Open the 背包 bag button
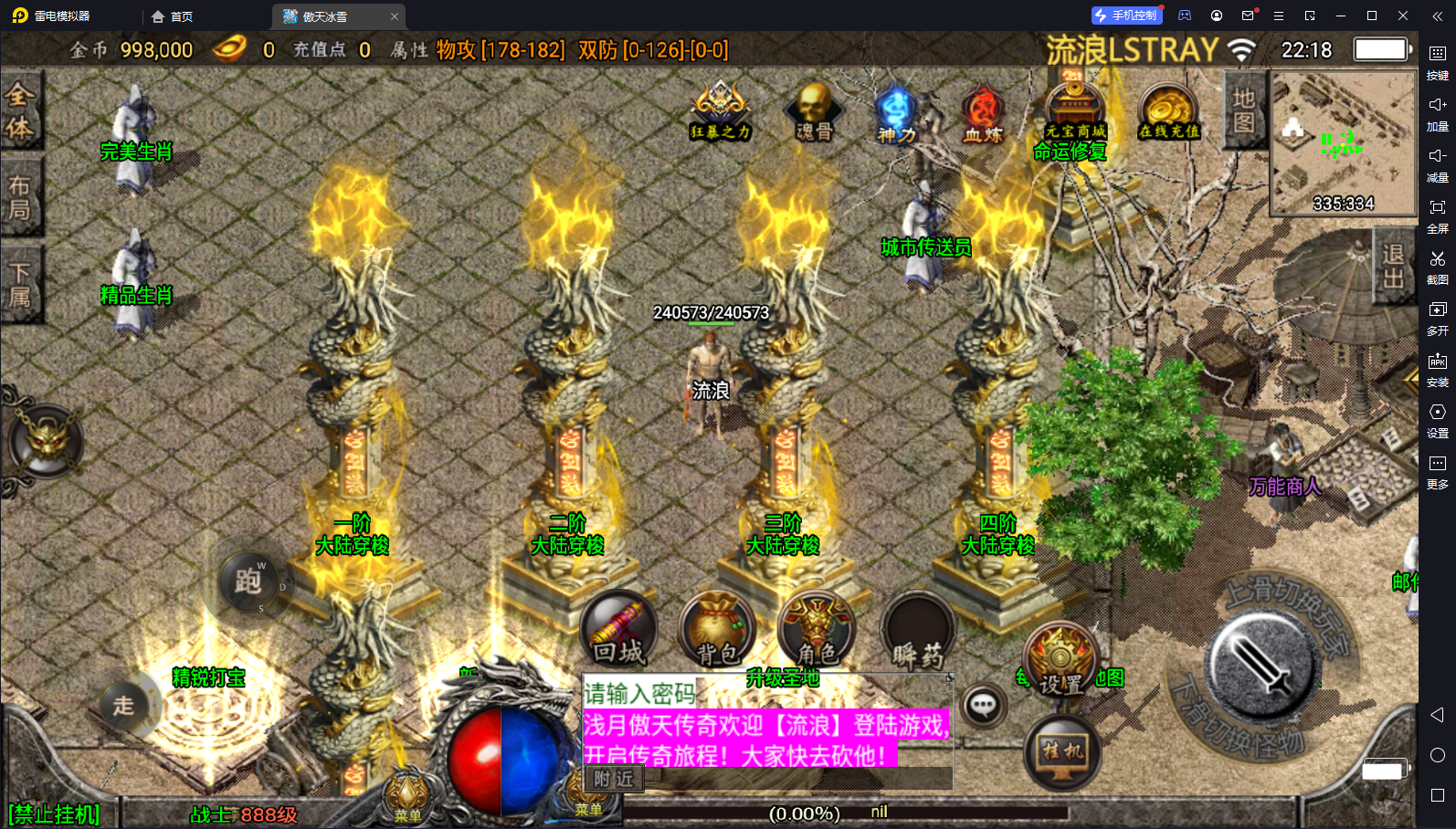The height and width of the screenshot is (829, 1456). 717,630
